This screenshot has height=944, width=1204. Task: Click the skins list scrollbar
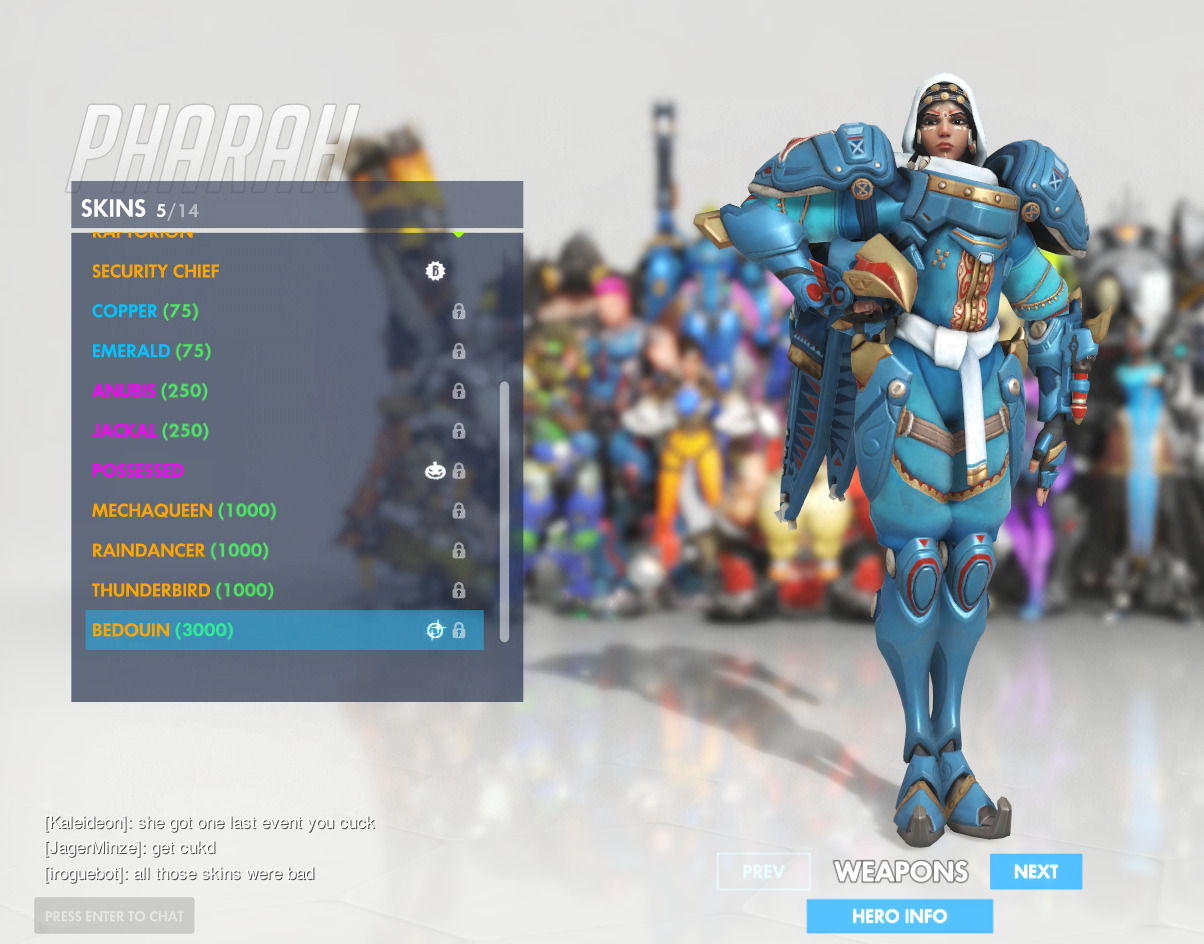click(504, 510)
